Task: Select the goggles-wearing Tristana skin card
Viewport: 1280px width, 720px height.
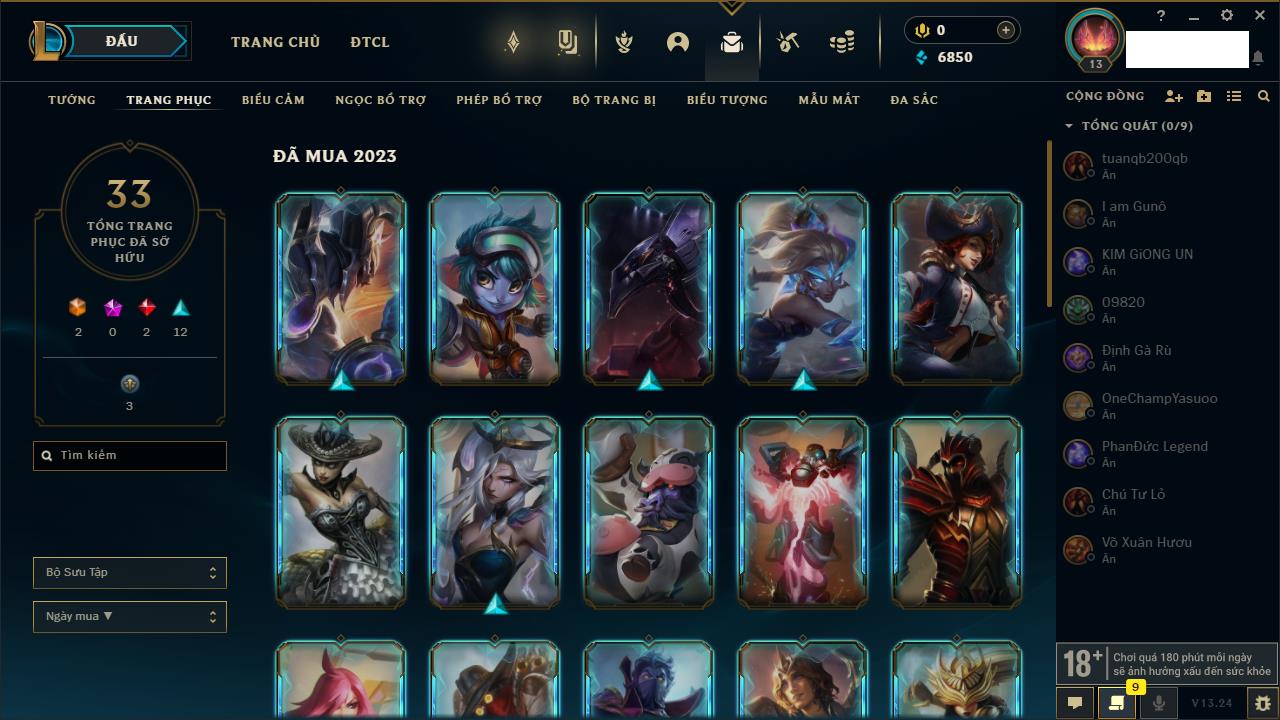Action: click(x=494, y=288)
